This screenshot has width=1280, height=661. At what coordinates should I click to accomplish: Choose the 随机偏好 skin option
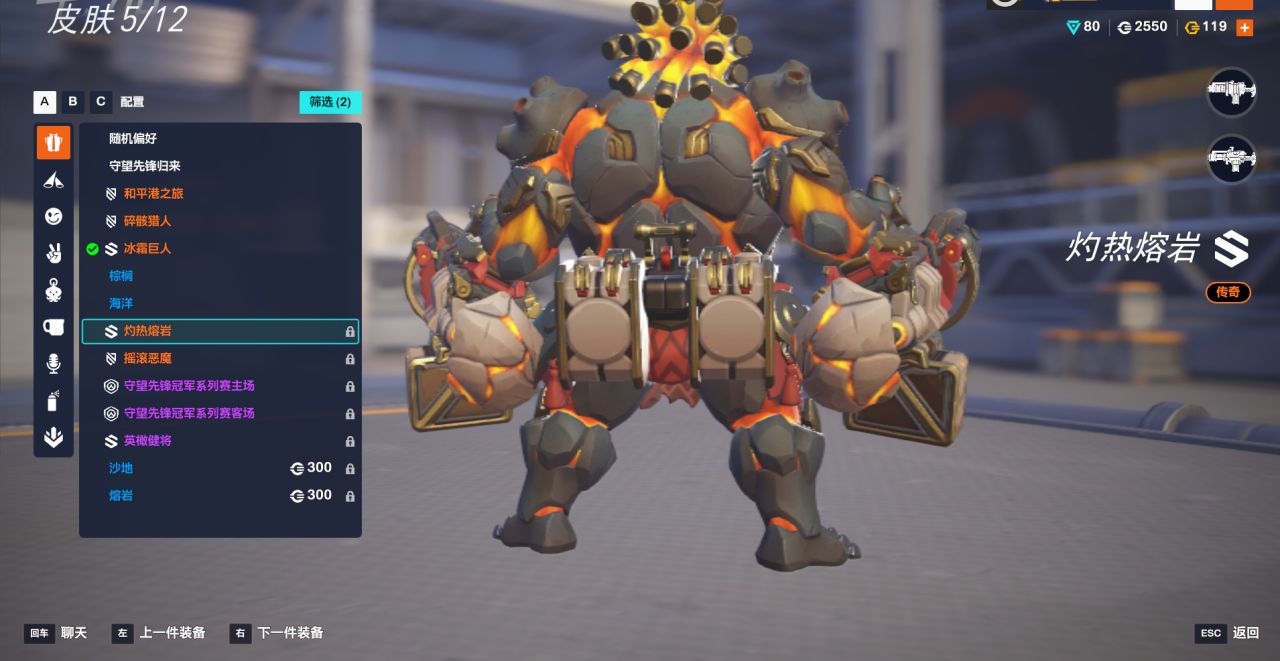pyautogui.click(x=133, y=139)
